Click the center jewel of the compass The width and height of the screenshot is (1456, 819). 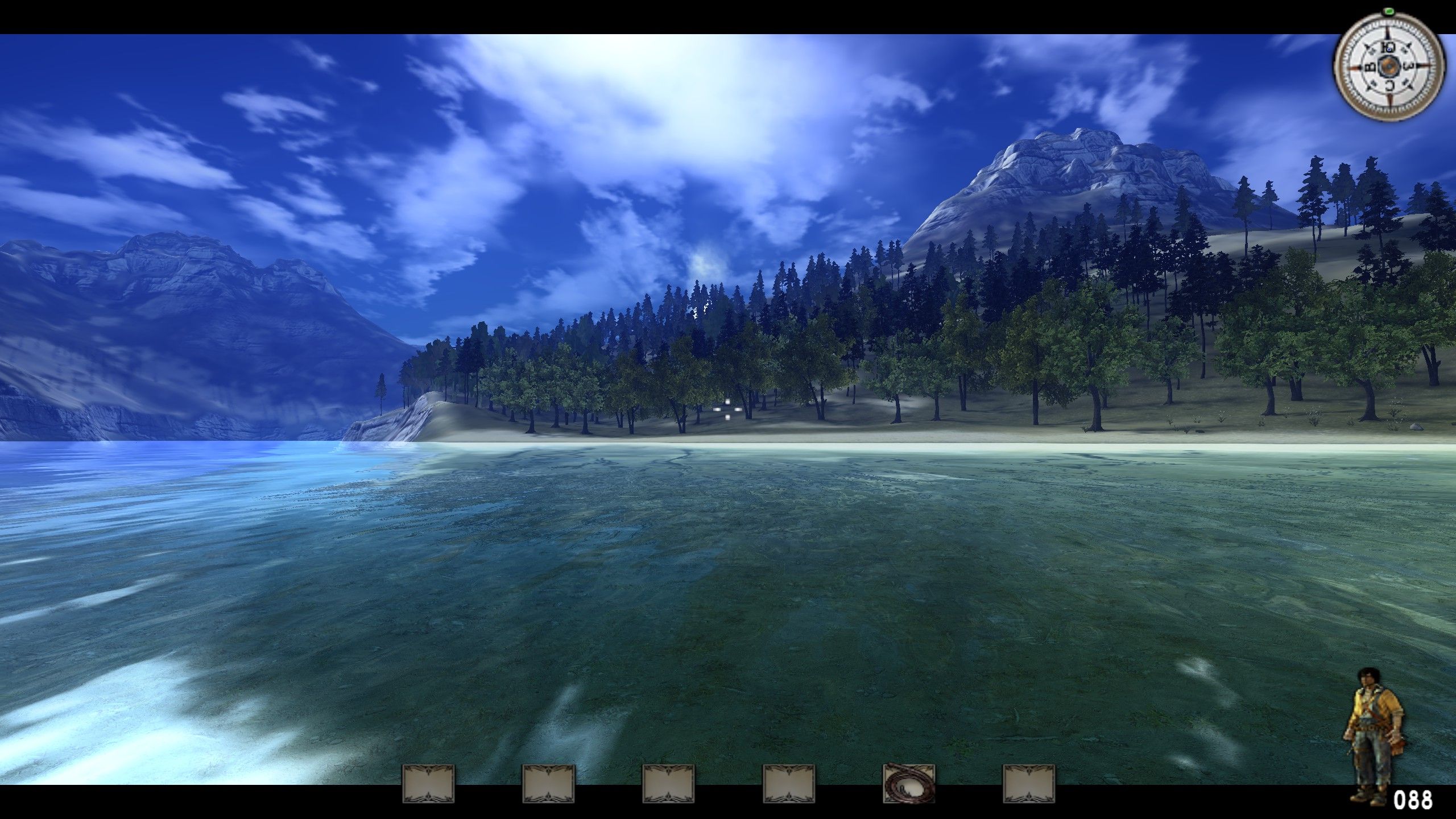1389,66
